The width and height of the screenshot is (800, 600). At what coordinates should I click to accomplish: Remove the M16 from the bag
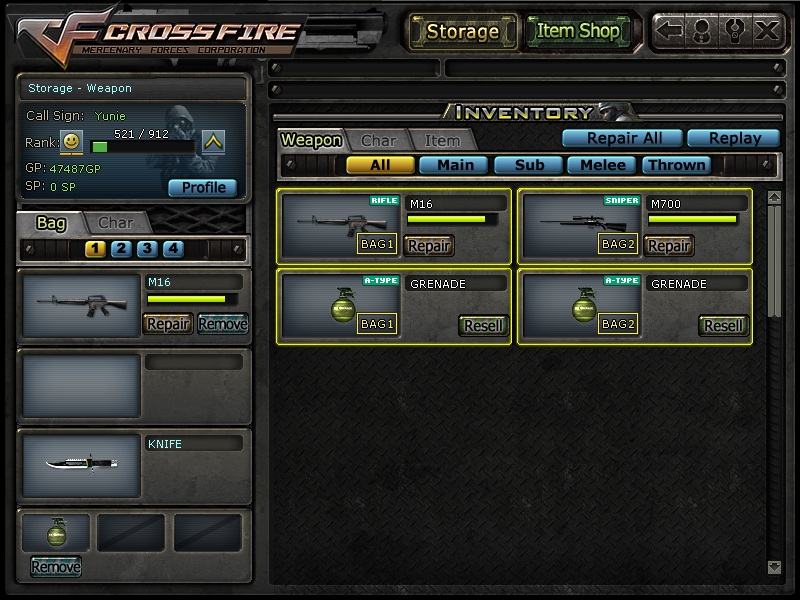[x=222, y=323]
